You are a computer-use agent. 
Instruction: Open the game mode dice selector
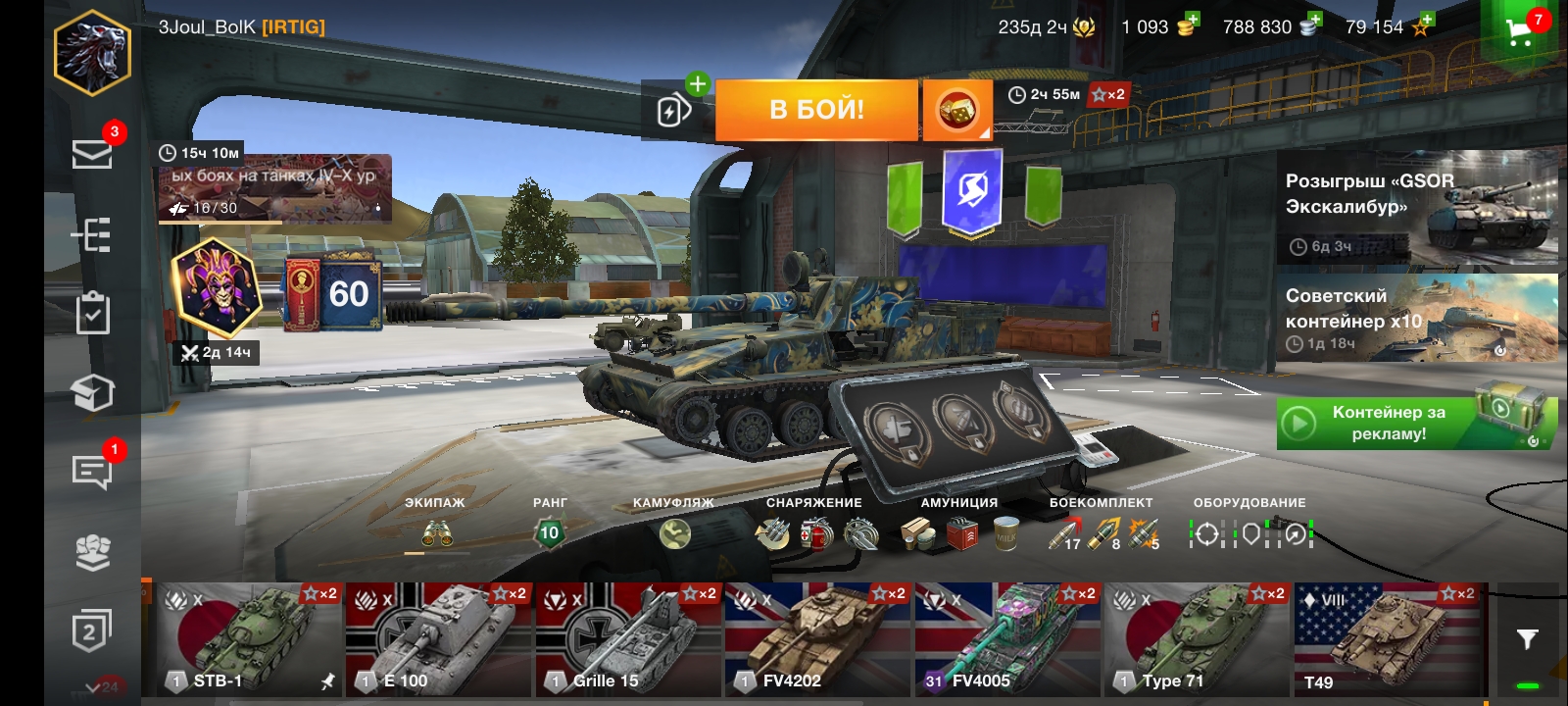pos(956,110)
